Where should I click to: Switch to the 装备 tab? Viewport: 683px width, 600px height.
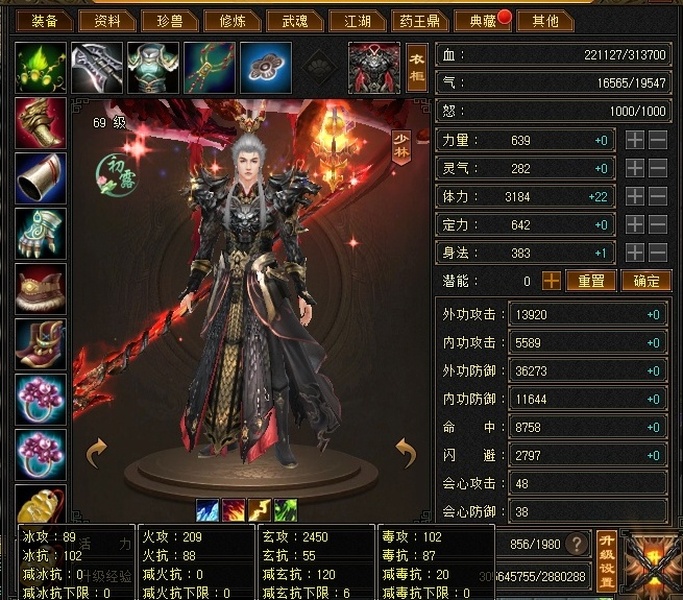[x=44, y=20]
